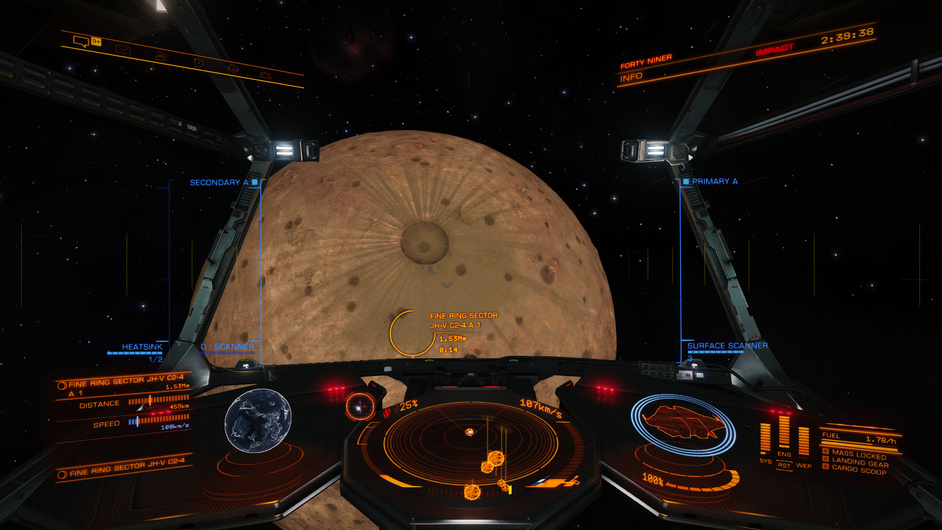Activate the D-SCANNER module
This screenshot has height=530, width=942.
coord(227,347)
